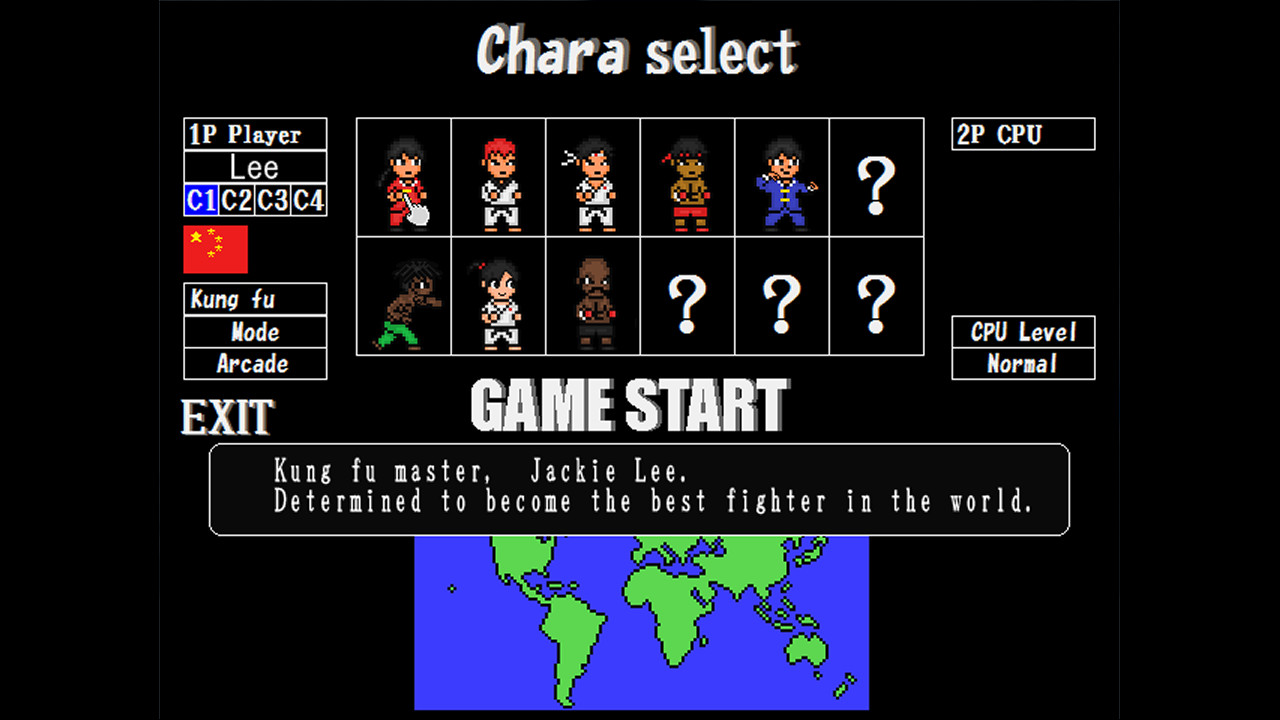The width and height of the screenshot is (1280, 720).
Task: Choose the bald boxer character
Action: click(593, 297)
